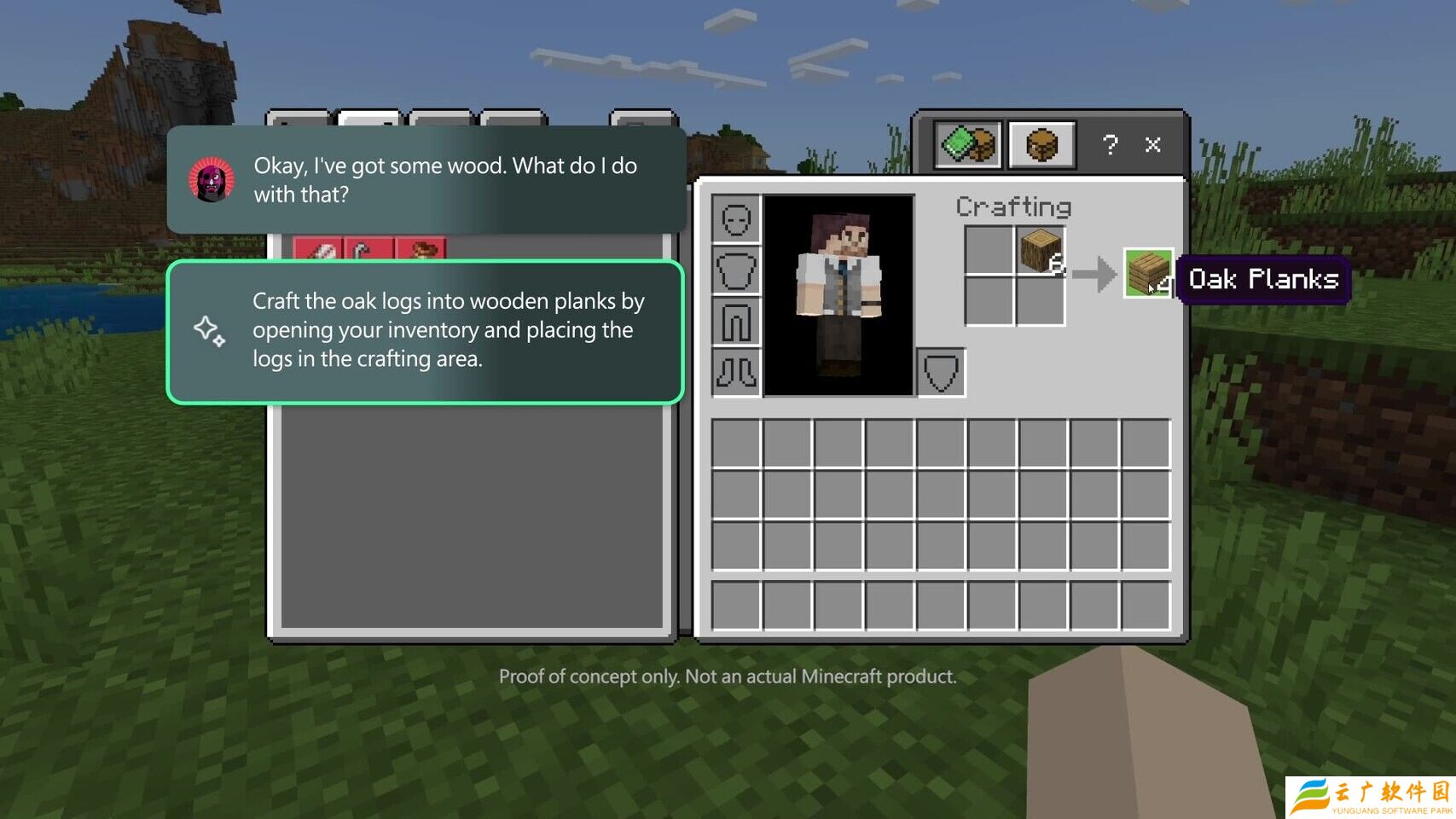
Task: Click the chestplate armor slot
Action: [x=735, y=271]
